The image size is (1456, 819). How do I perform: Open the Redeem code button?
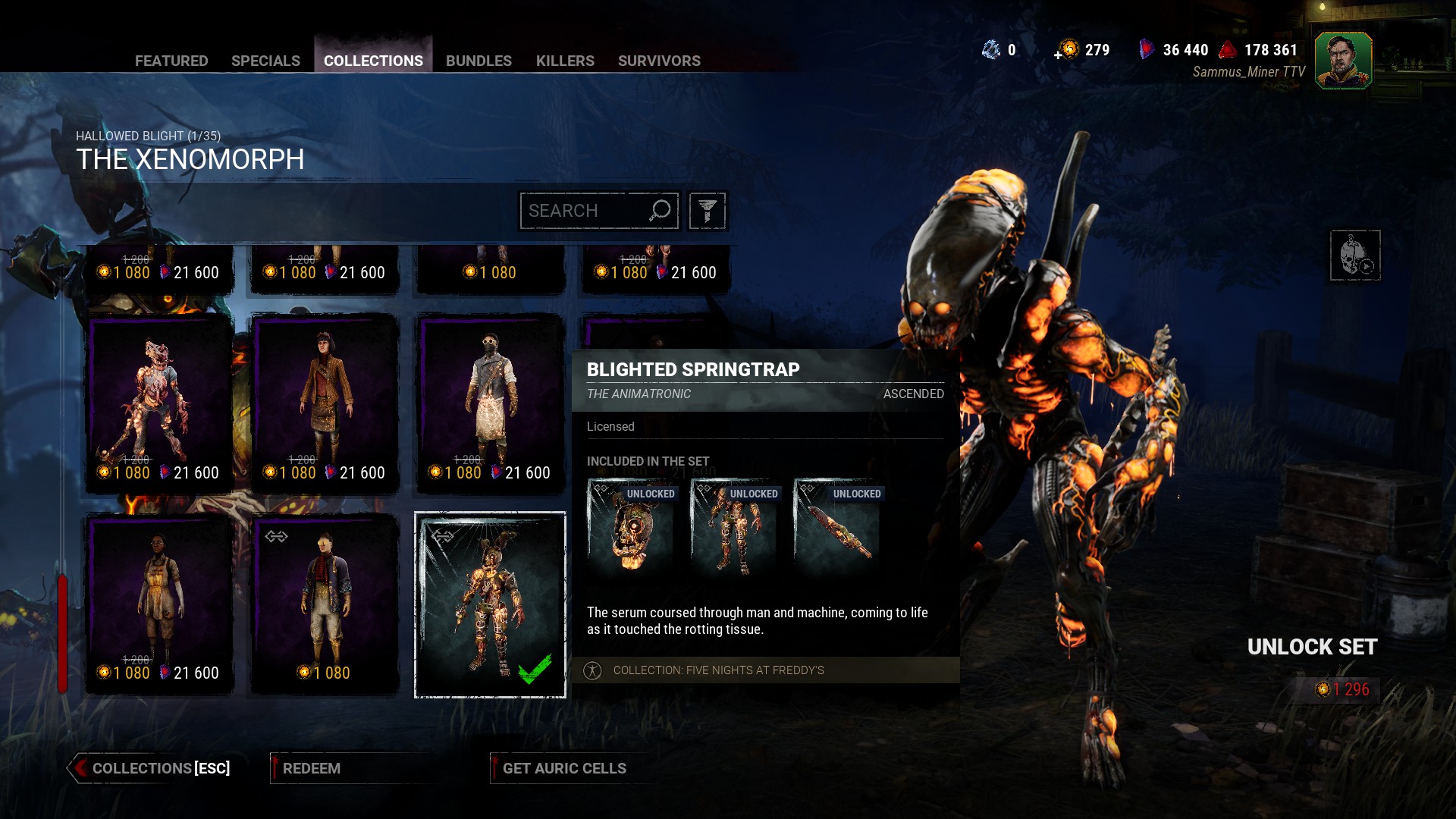click(x=312, y=768)
